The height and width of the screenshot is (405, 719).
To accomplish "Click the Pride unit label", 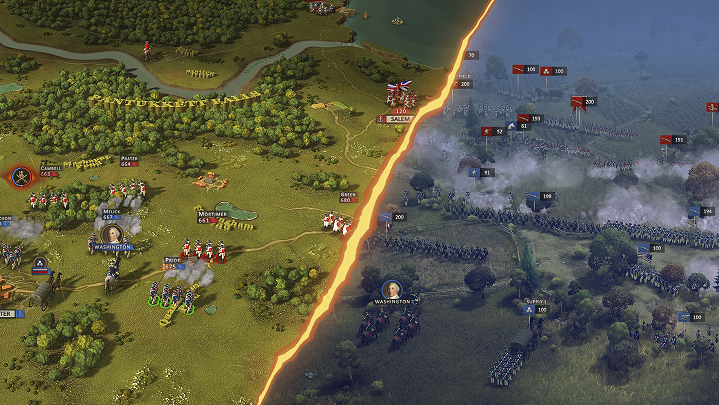I will [172, 261].
